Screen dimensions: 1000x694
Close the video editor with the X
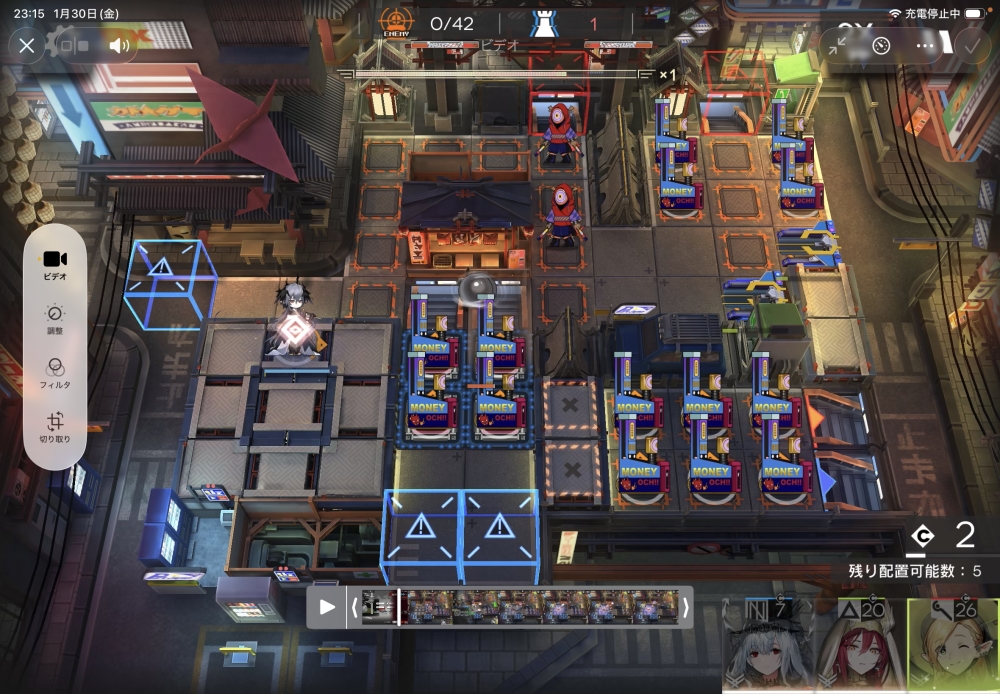click(27, 45)
